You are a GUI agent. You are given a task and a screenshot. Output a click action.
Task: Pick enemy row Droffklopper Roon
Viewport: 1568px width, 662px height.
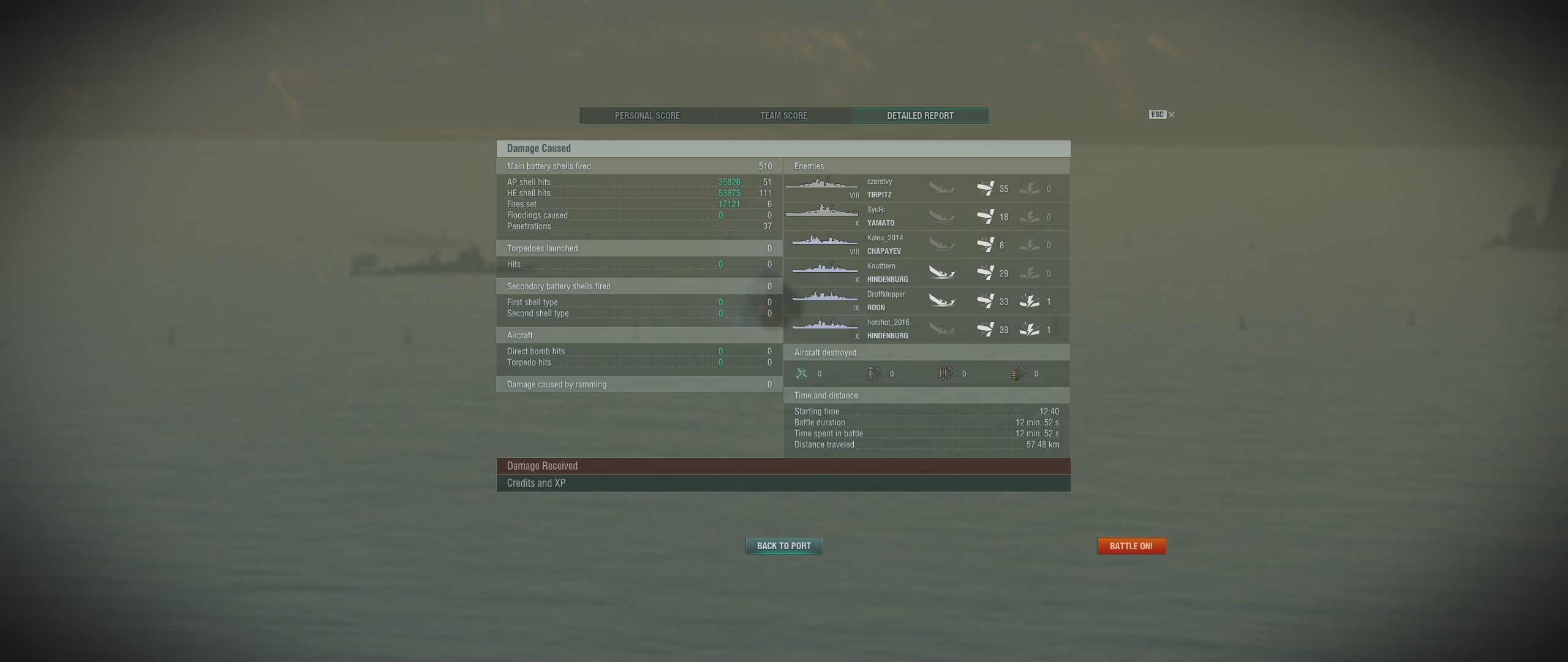(x=926, y=302)
